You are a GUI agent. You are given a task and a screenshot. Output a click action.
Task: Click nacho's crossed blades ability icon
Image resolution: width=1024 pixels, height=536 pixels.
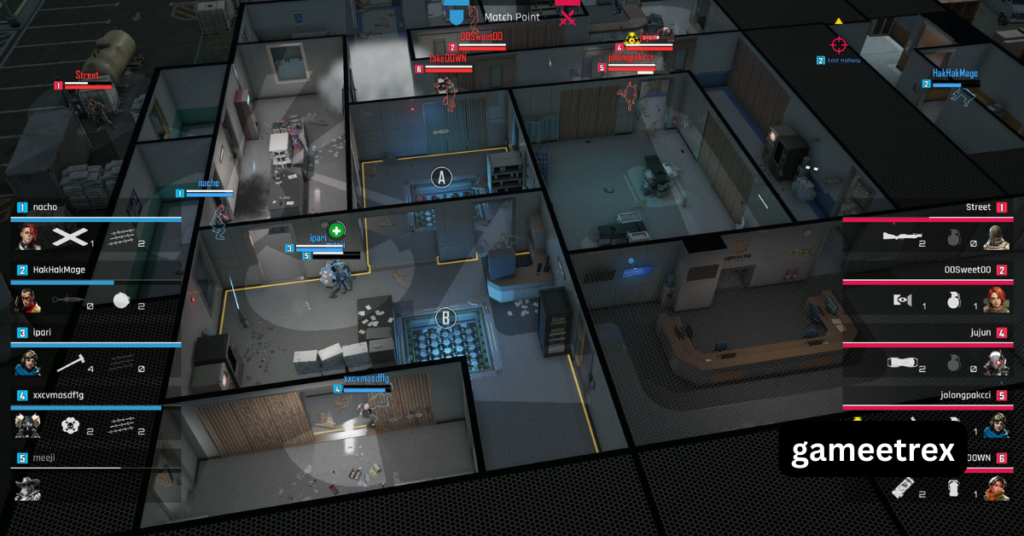68,237
